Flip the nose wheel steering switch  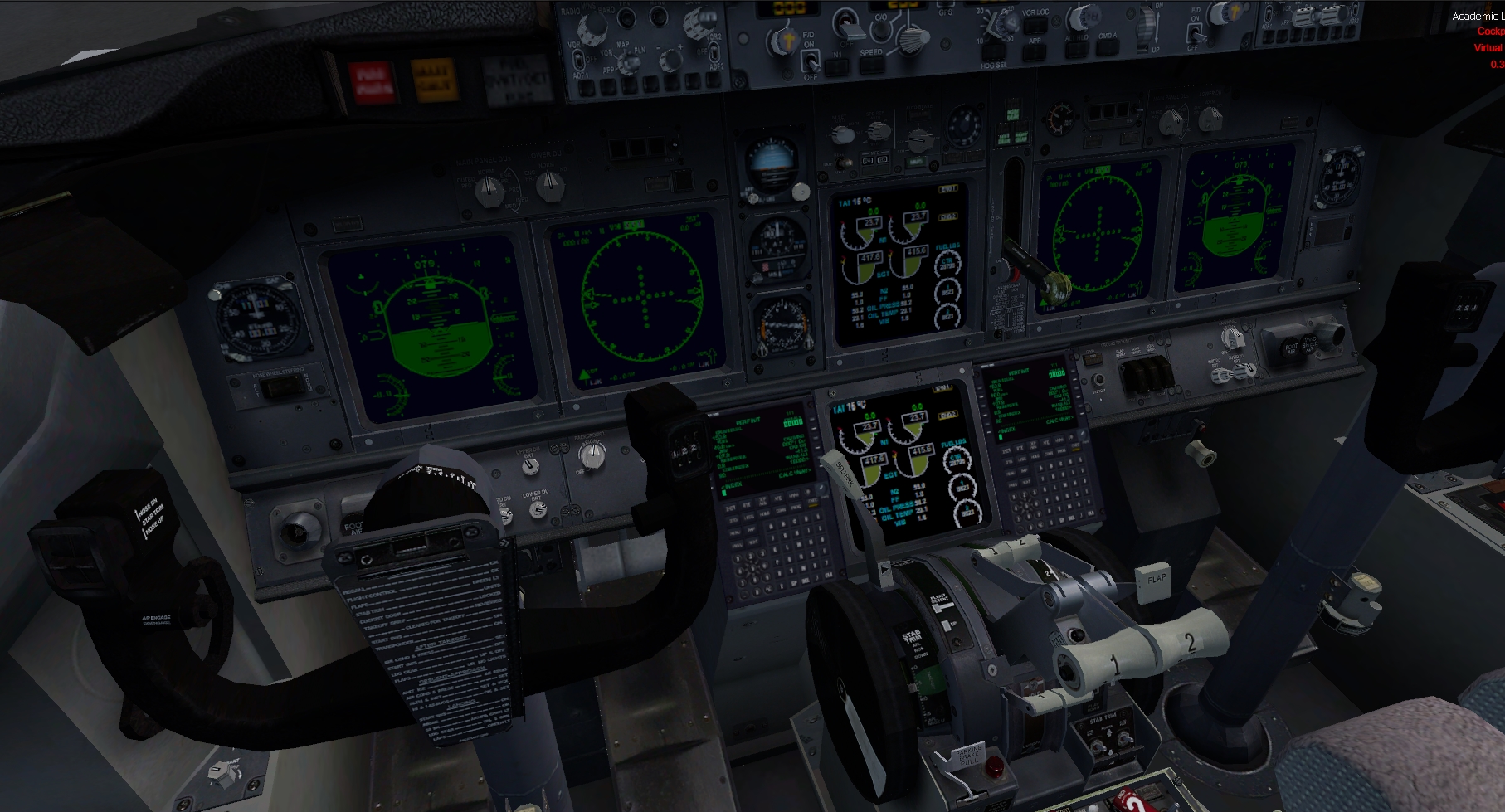tap(283, 388)
